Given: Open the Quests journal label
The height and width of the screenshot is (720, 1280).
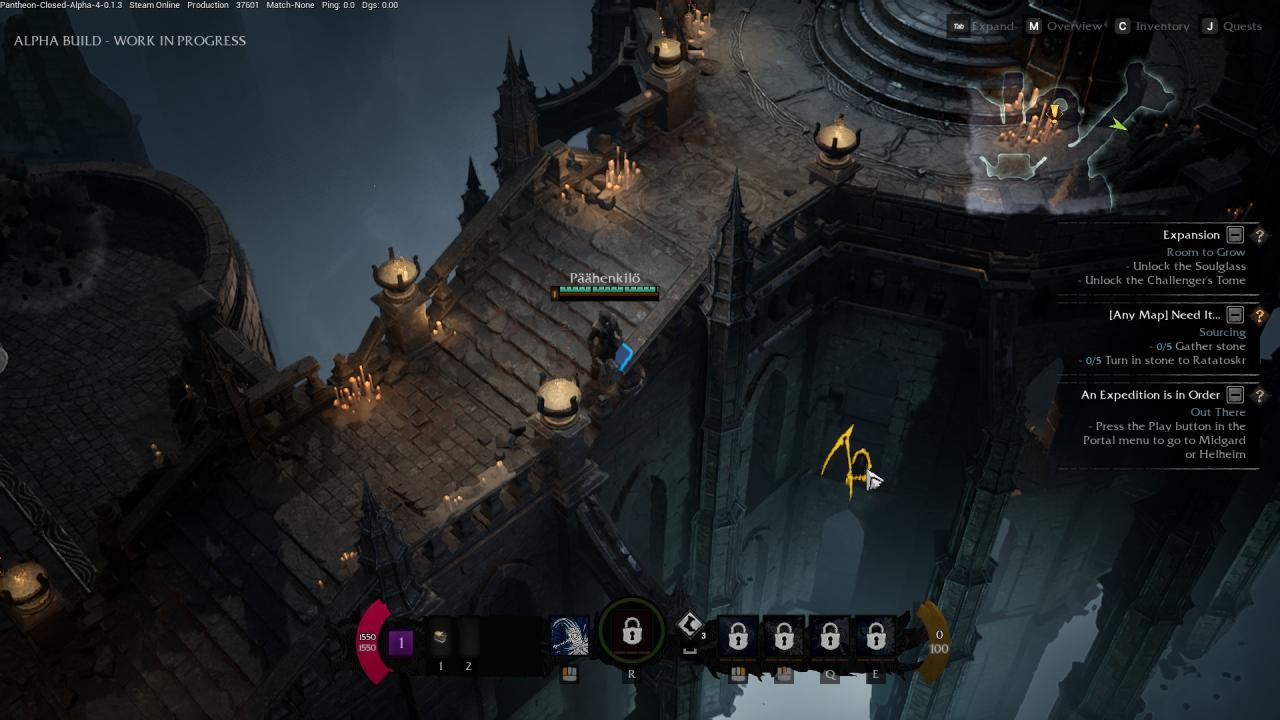Looking at the screenshot, I should [x=1242, y=26].
